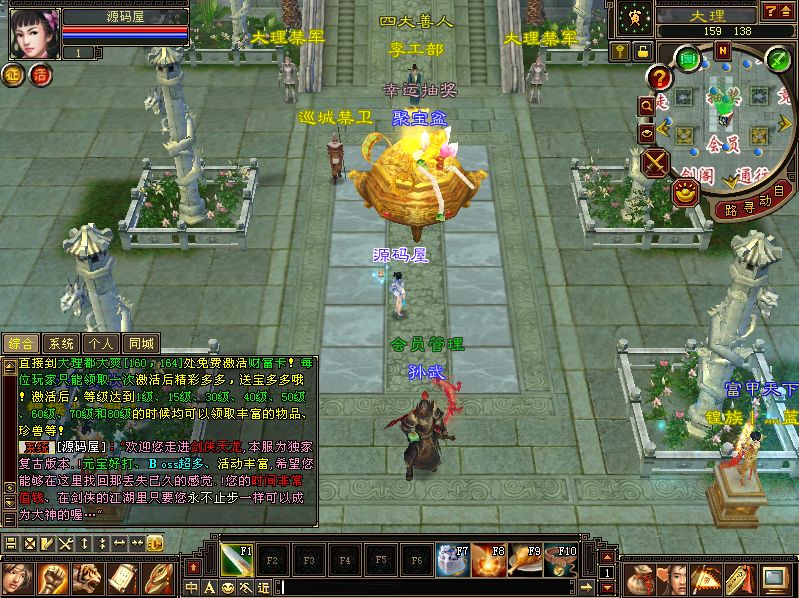This screenshot has width=799, height=598.
Task: Click the crossed swords icon beside minimap
Action: coord(656,162)
